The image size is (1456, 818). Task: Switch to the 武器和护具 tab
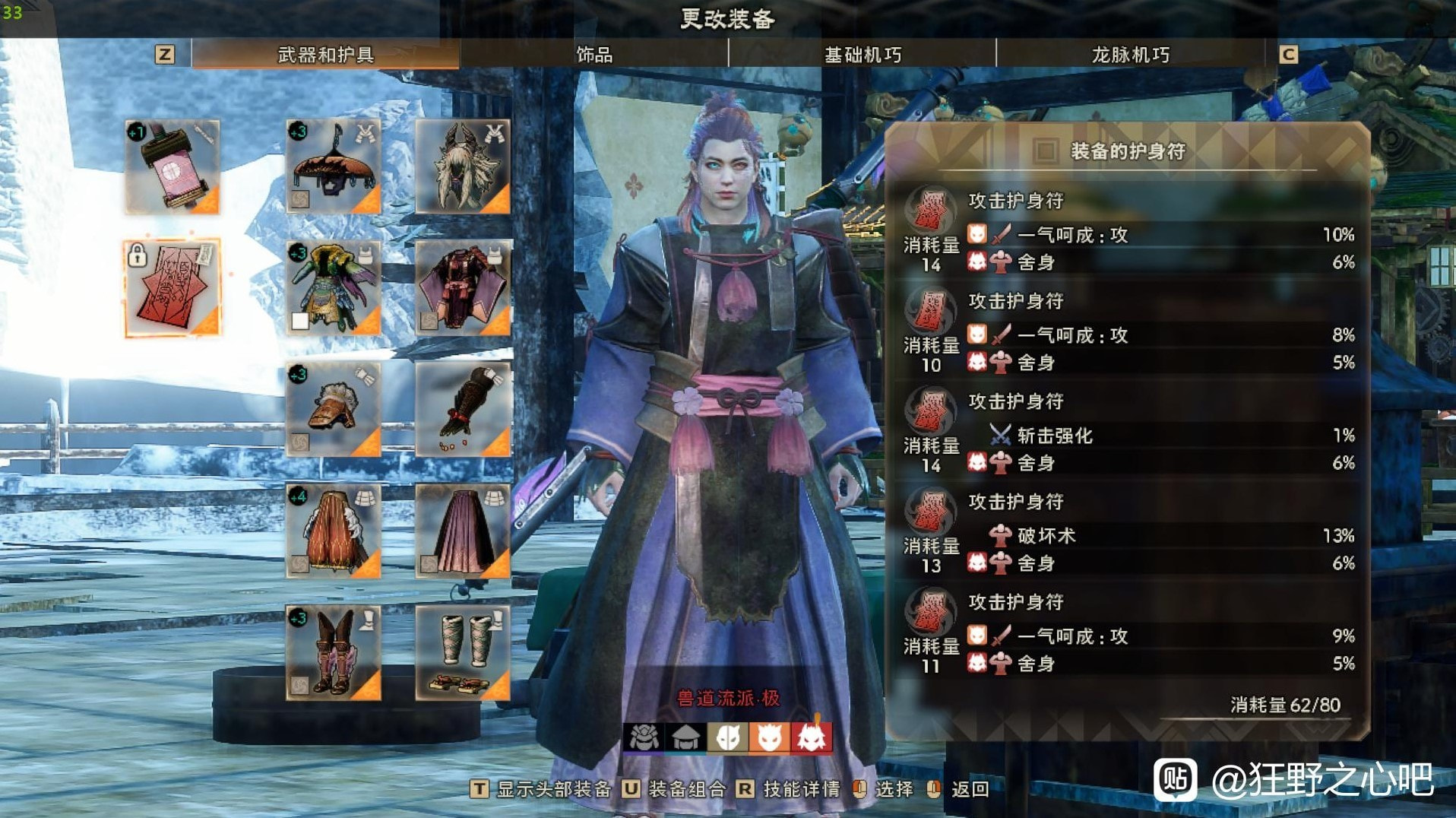pyautogui.click(x=325, y=55)
